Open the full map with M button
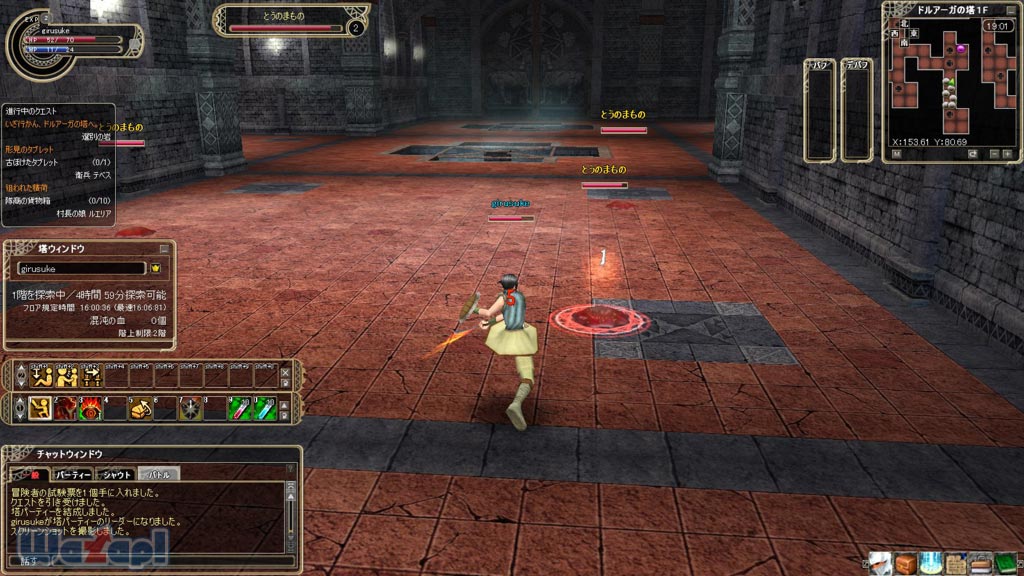 pyautogui.click(x=897, y=154)
